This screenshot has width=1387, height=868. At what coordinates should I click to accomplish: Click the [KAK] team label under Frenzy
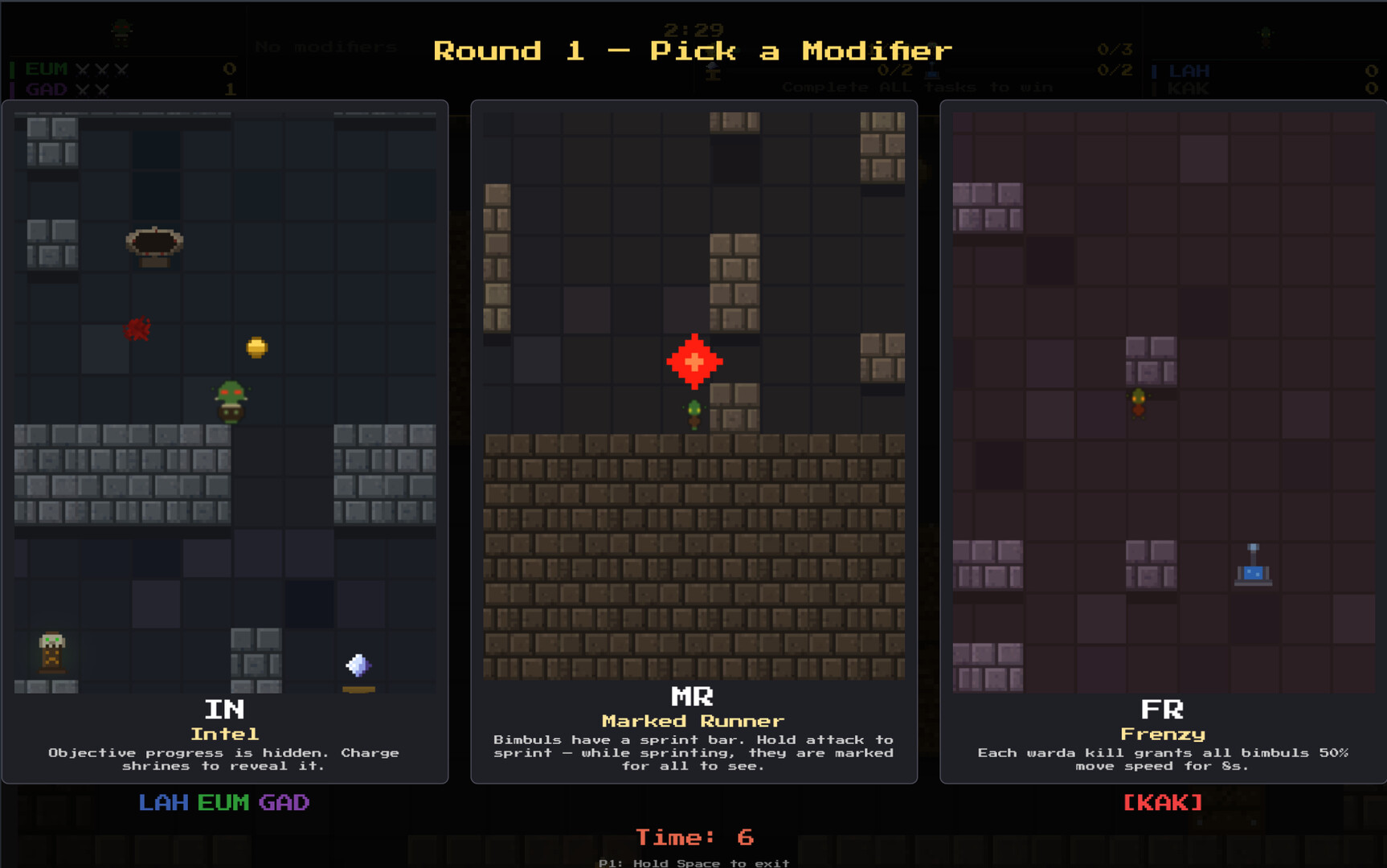coord(1162,802)
